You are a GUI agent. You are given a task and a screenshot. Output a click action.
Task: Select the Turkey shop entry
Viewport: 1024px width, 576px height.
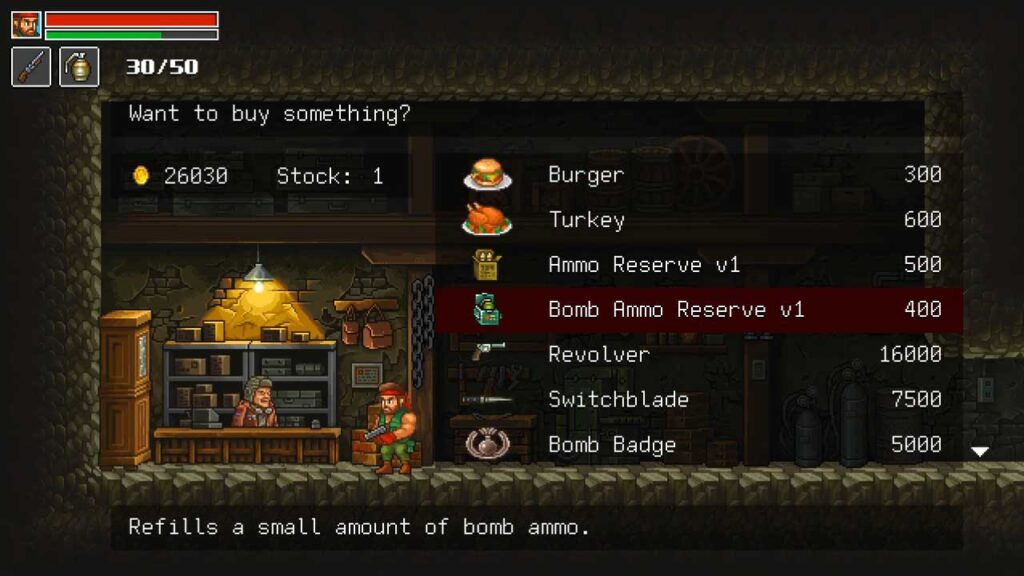click(700, 220)
